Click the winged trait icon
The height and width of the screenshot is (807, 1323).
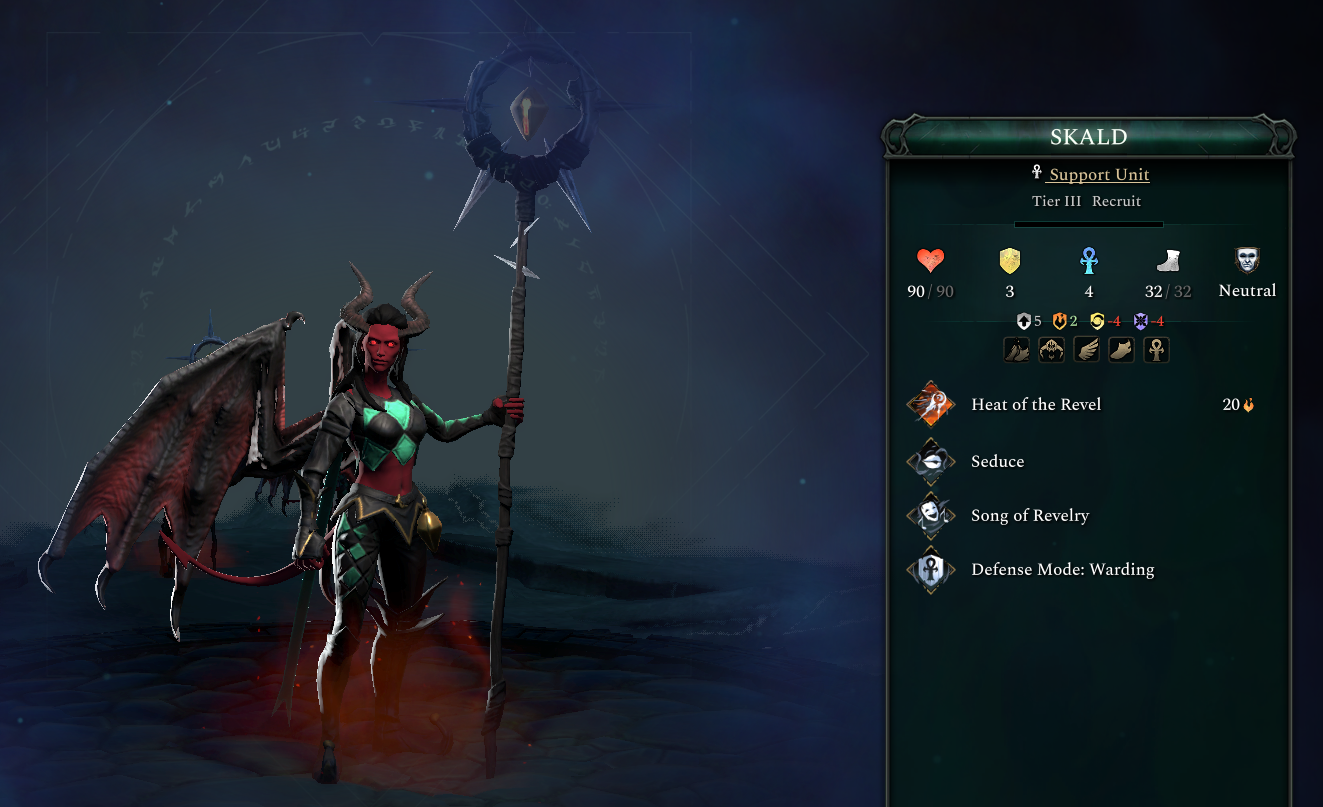click(x=1086, y=350)
